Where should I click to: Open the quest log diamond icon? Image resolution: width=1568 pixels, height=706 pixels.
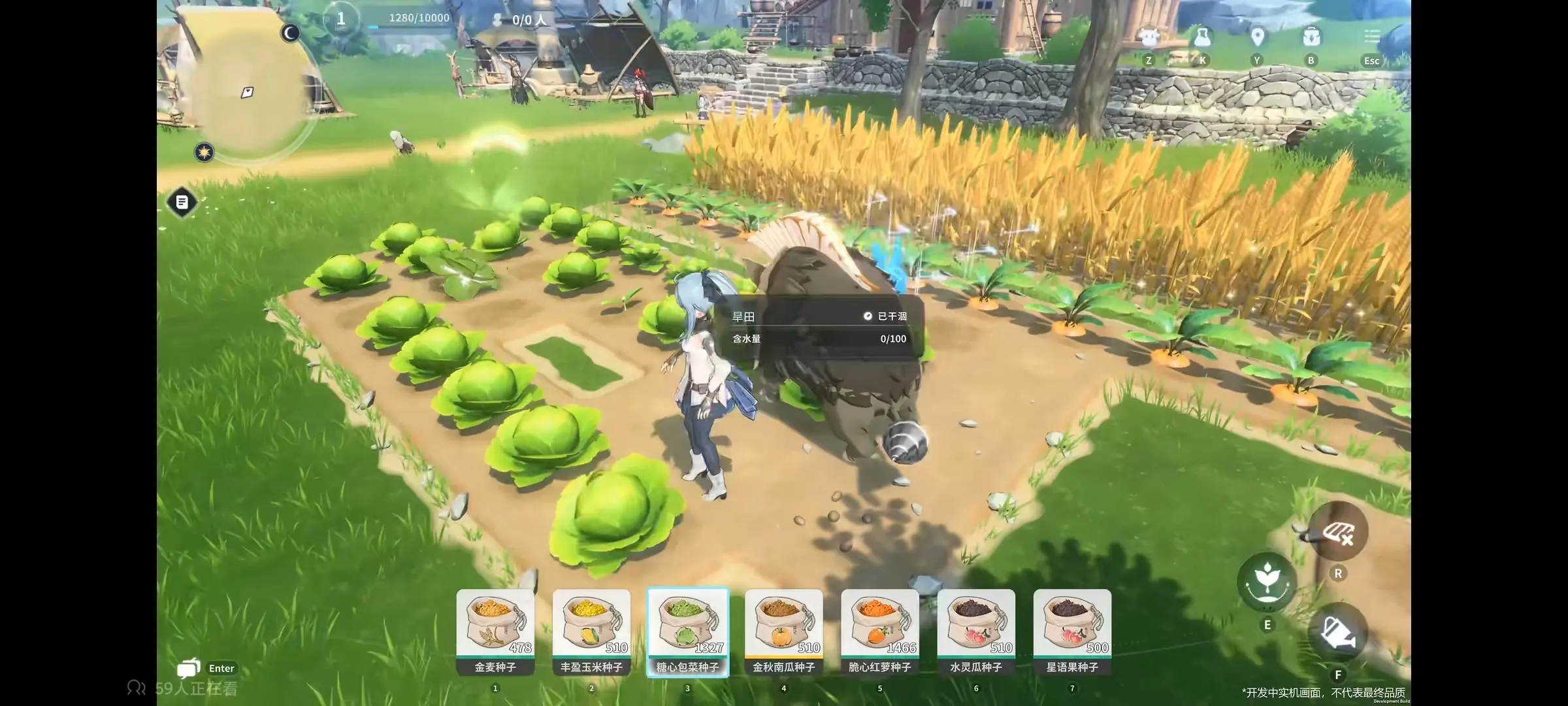pyautogui.click(x=182, y=202)
